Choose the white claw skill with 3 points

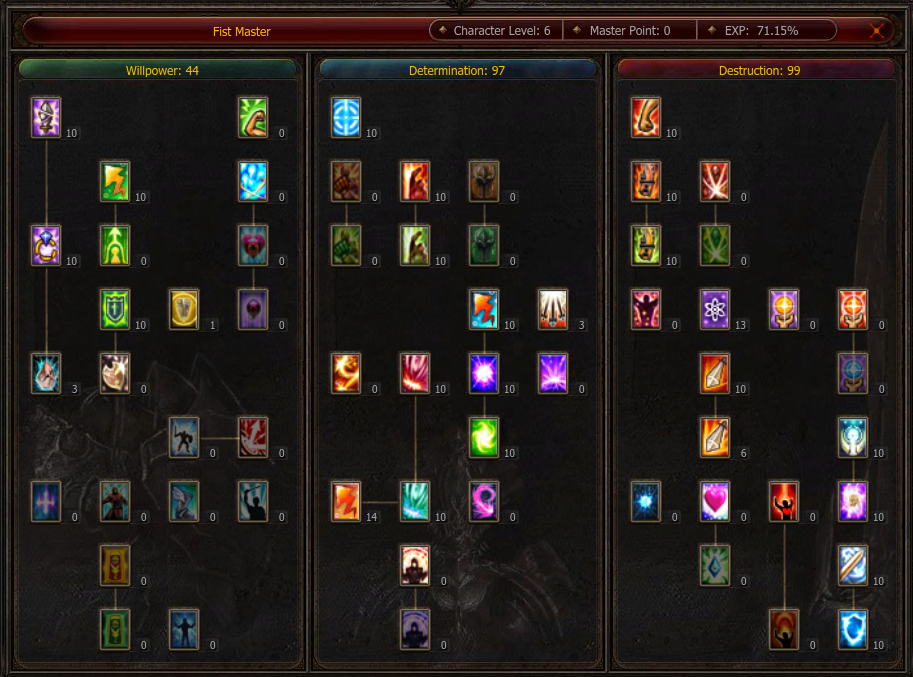coord(553,309)
